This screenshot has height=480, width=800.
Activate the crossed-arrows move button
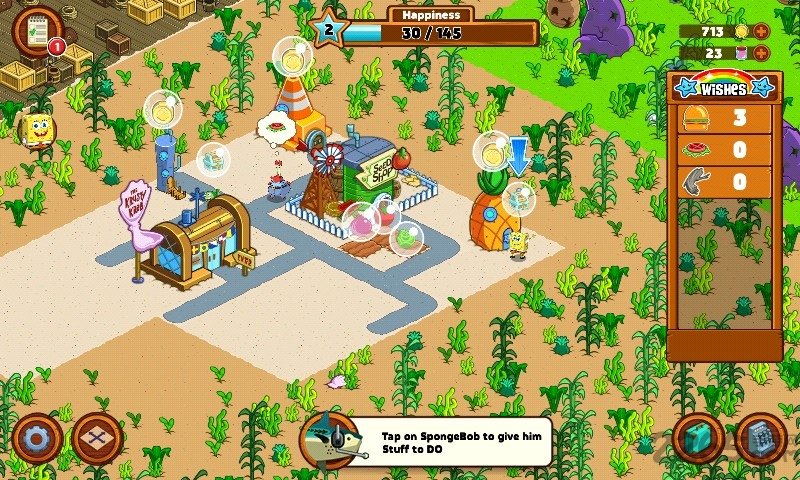click(98, 438)
